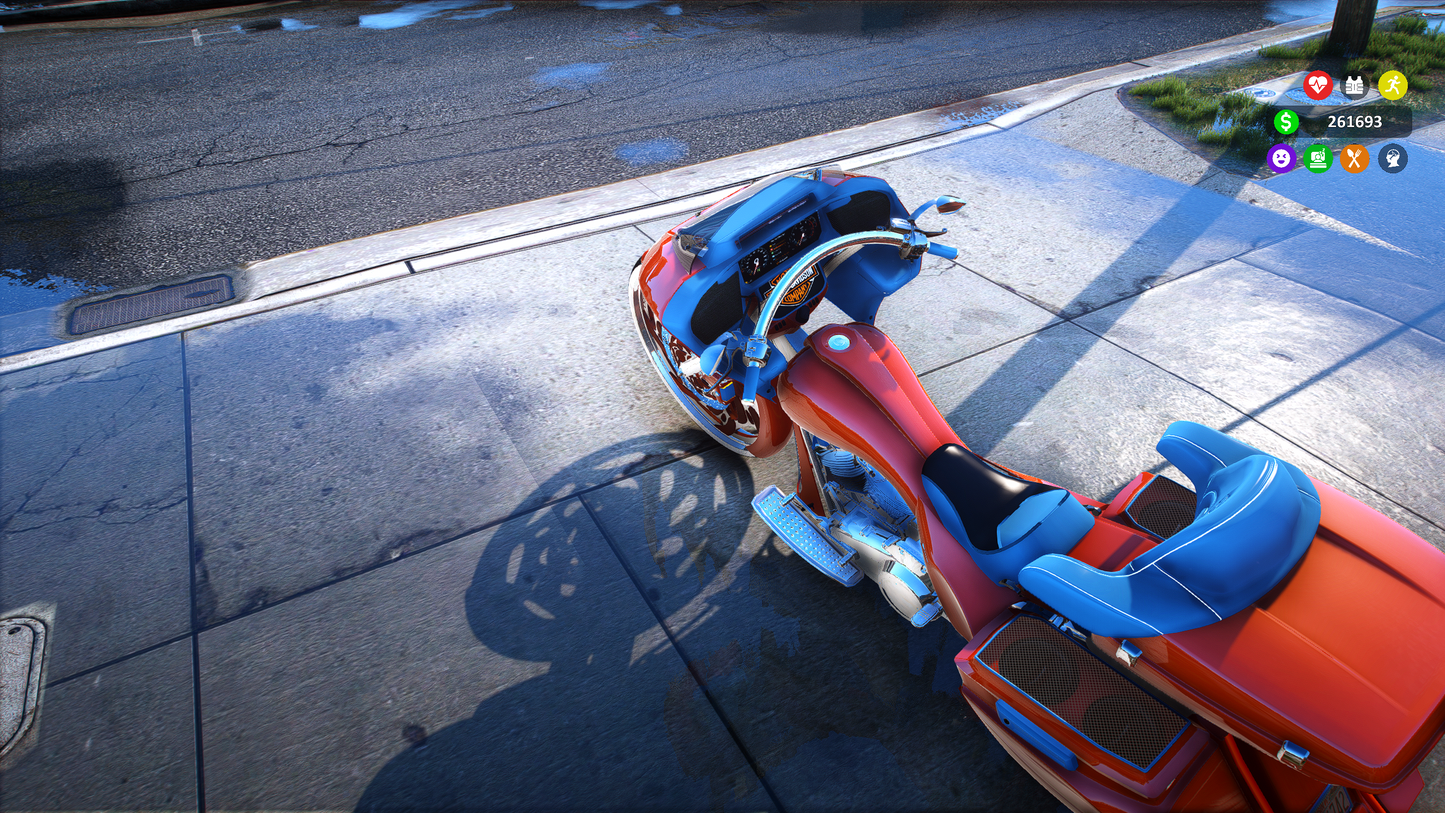The width and height of the screenshot is (1445, 813).
Task: Choose the orange fork and spoon hunger icon
Action: coord(1355,158)
